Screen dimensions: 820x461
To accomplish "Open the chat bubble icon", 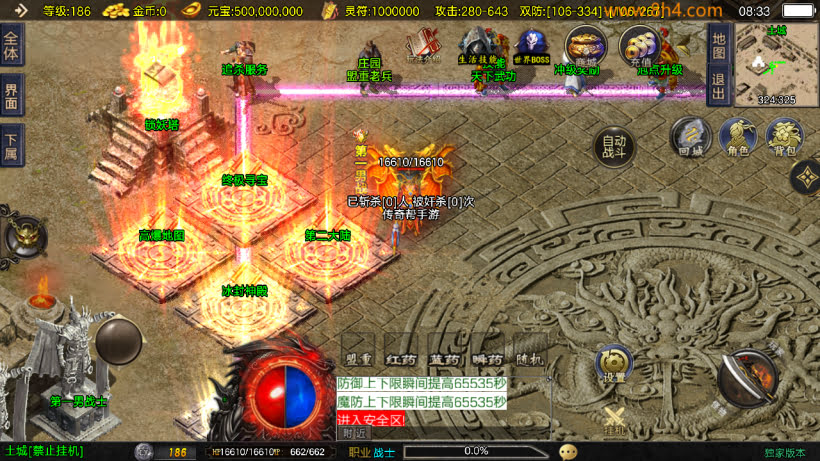I will (569, 452).
